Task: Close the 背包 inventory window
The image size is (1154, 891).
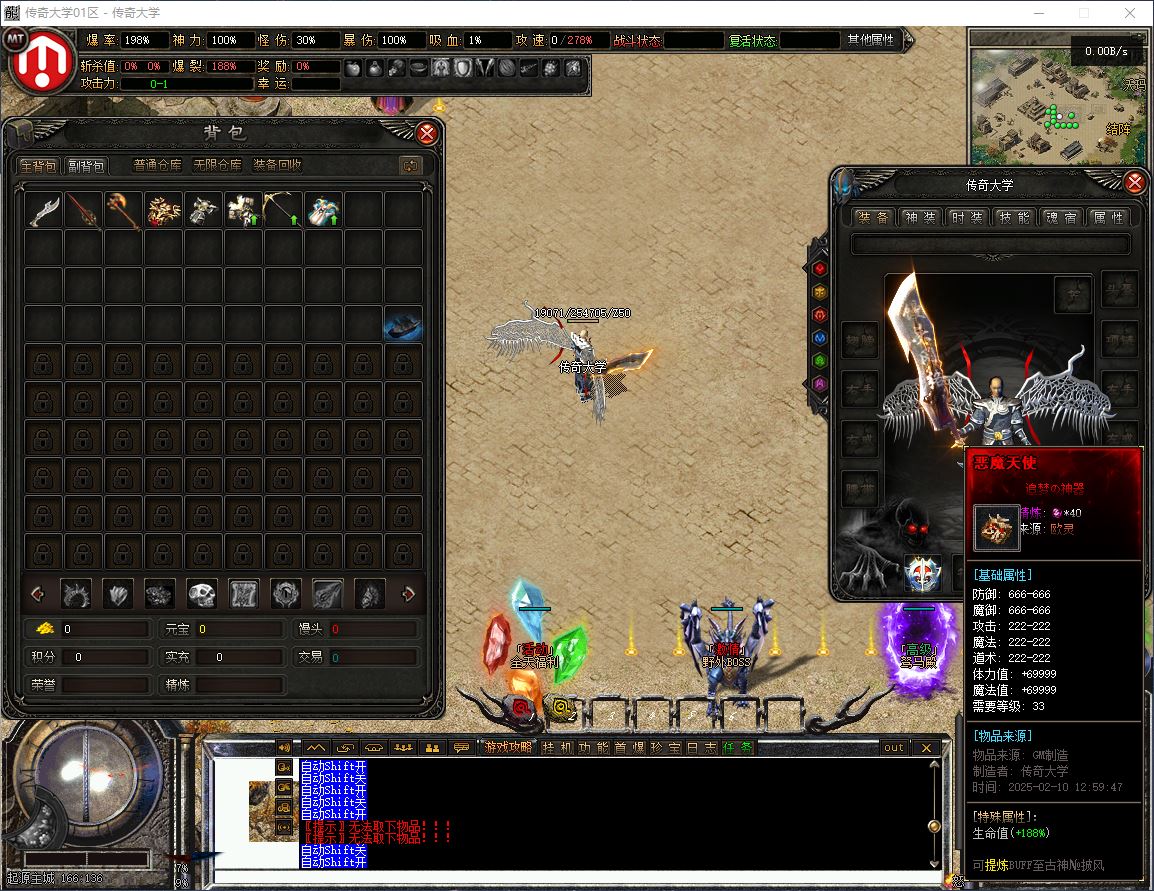Action: [427, 133]
